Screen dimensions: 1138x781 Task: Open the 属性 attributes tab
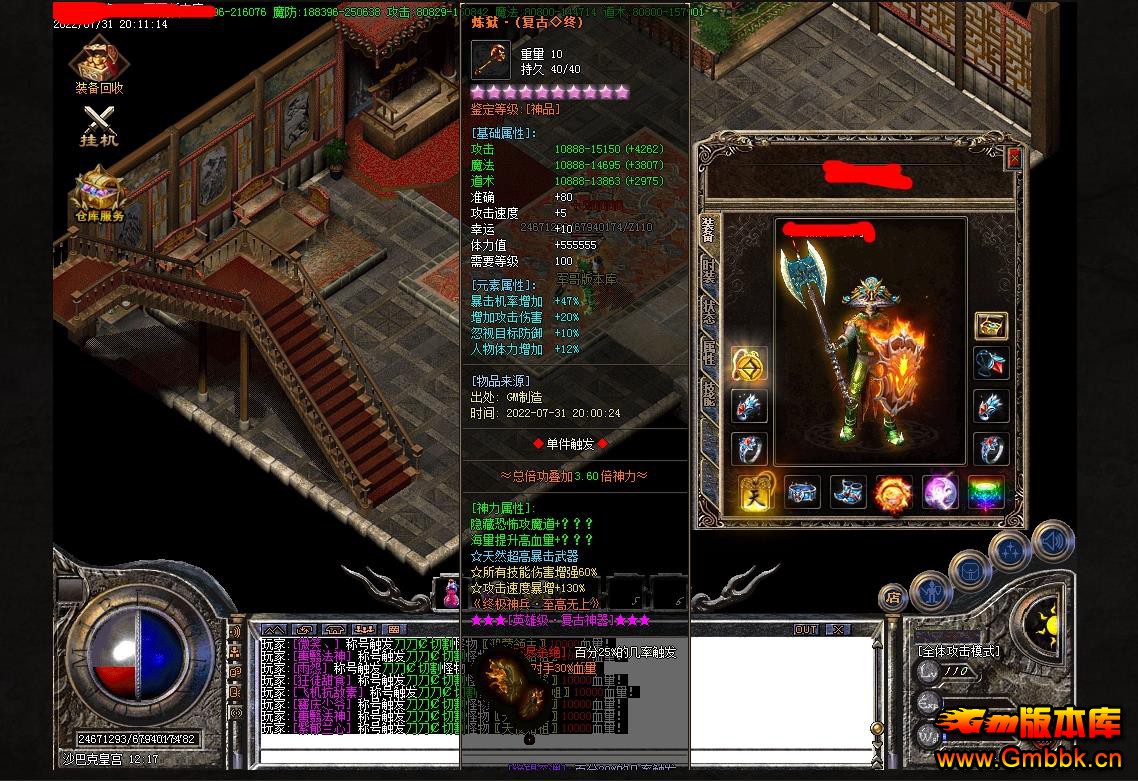[x=709, y=353]
